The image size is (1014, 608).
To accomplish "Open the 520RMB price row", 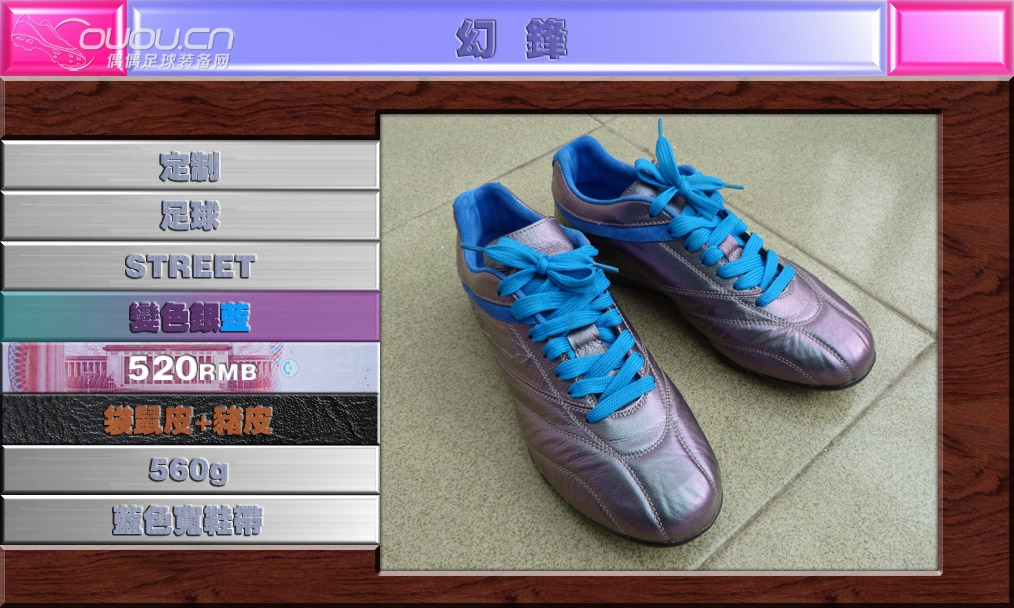I will tap(190, 368).
